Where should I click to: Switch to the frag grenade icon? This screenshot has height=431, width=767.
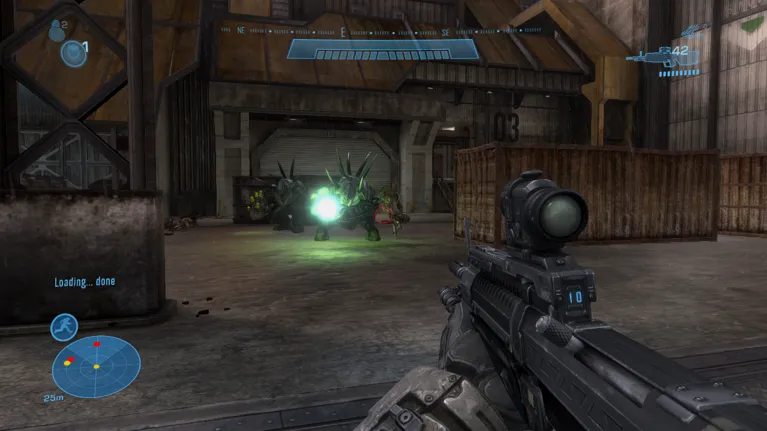point(56,30)
